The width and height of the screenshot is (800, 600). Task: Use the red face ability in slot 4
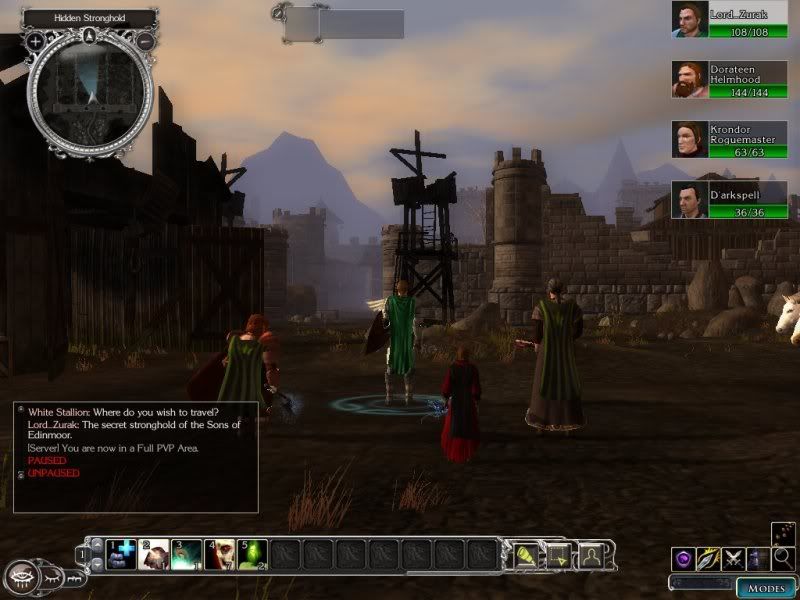point(220,554)
